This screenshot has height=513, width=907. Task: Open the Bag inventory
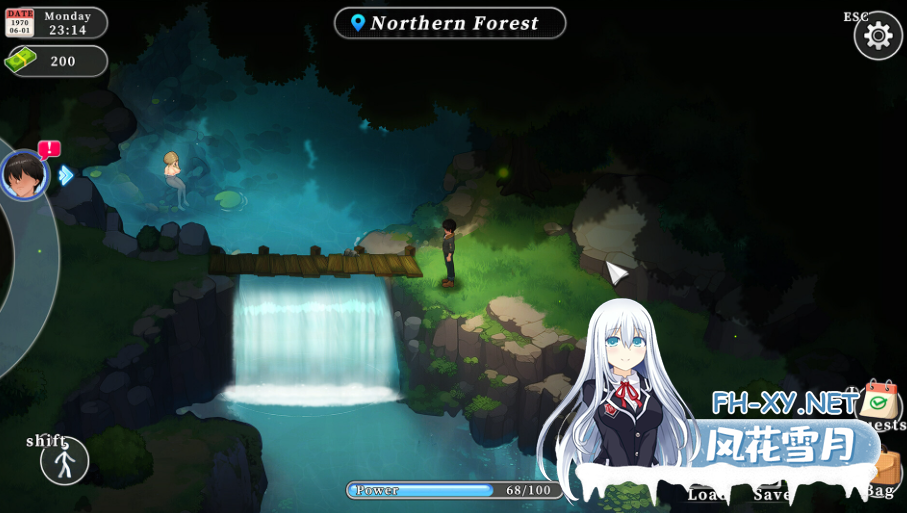884,472
